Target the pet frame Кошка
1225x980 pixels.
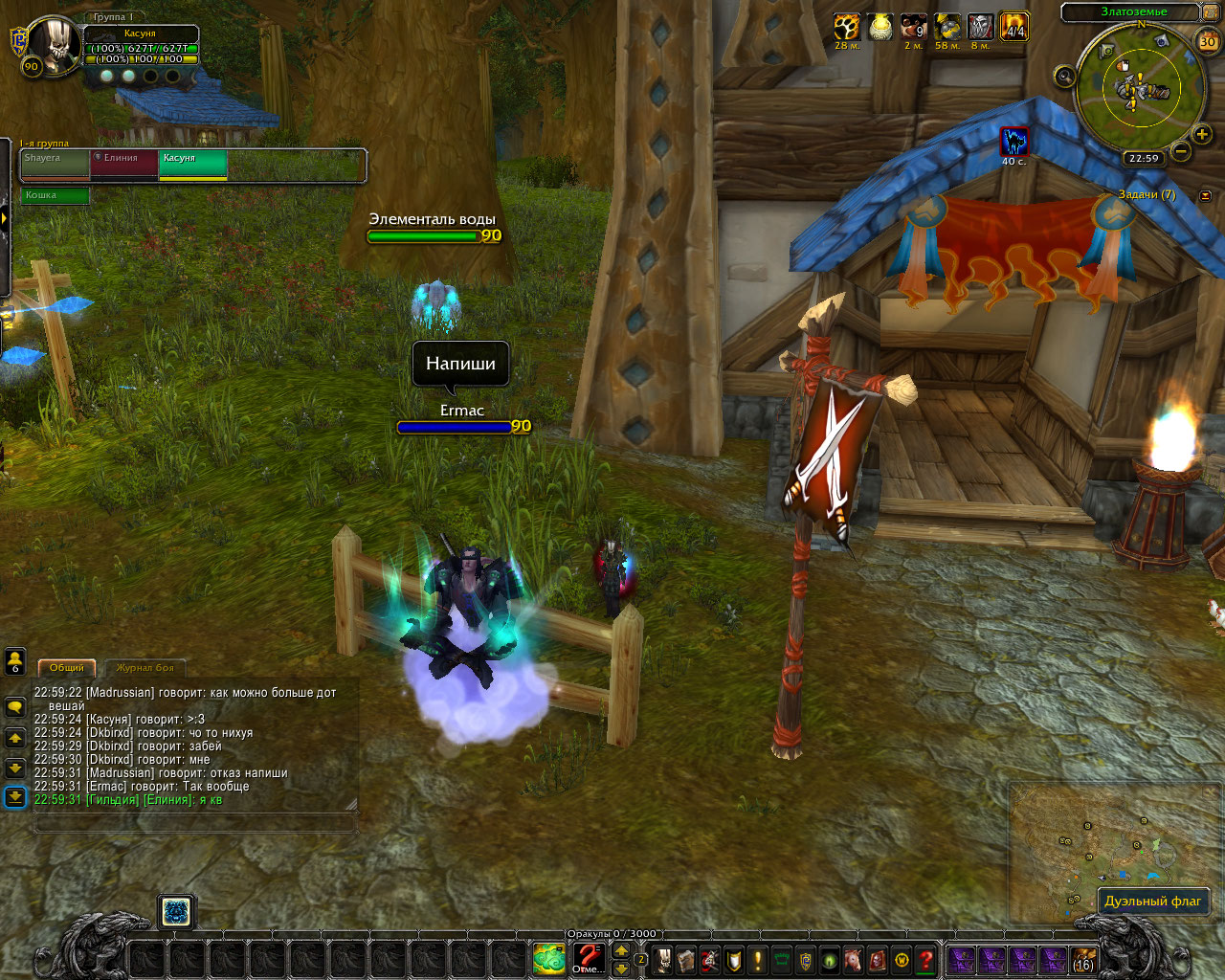pyautogui.click(x=55, y=195)
